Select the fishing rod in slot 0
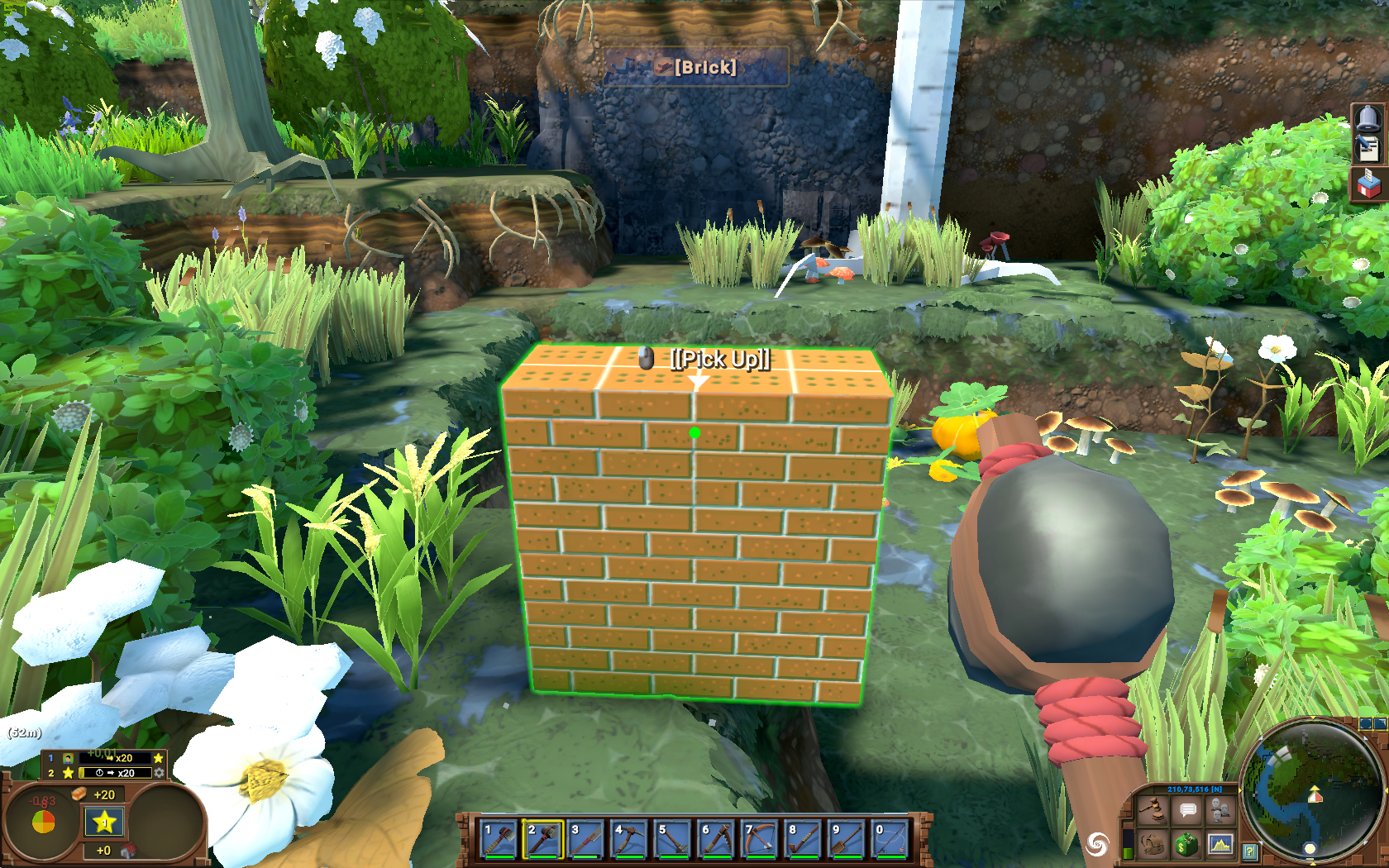The width and height of the screenshot is (1389, 868). pyautogui.click(x=890, y=839)
